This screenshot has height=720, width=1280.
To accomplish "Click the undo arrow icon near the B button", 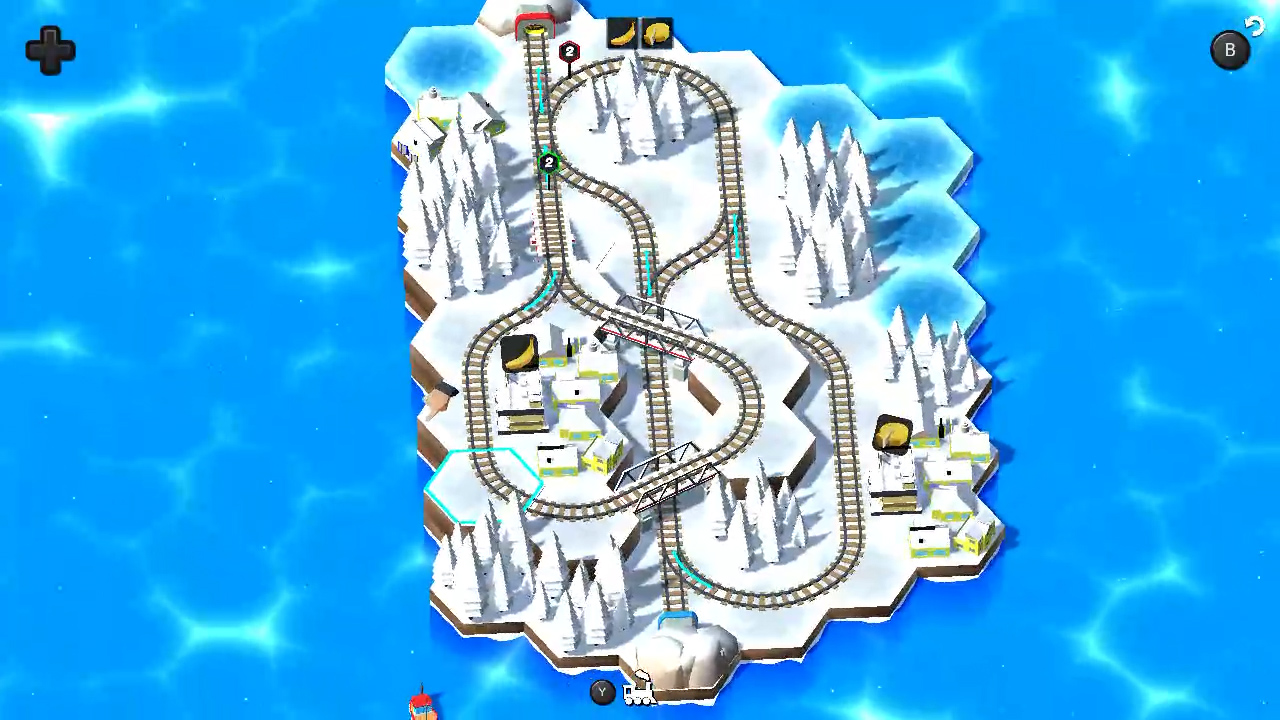I will 1255,26.
